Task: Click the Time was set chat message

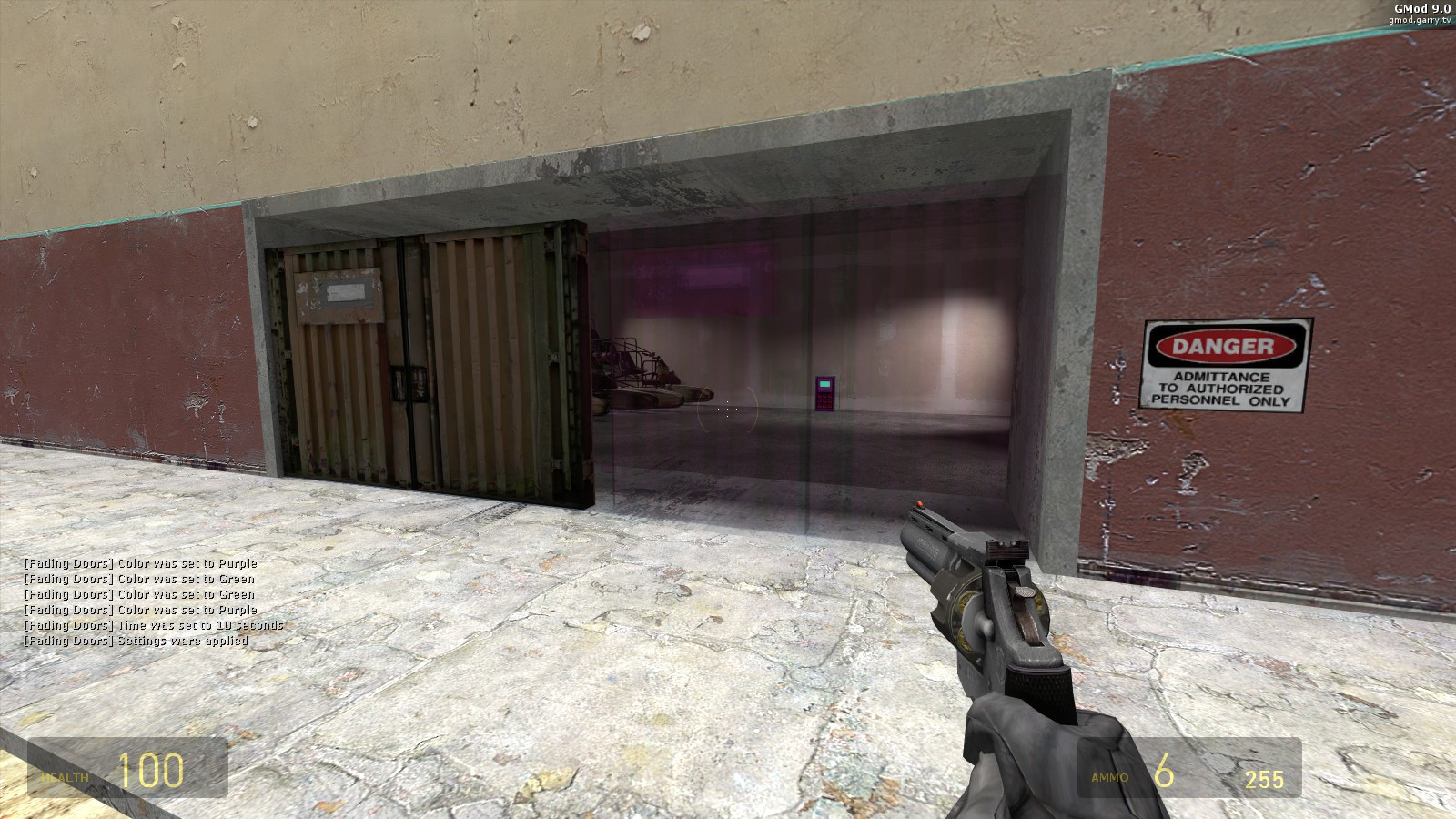Action: [152, 625]
